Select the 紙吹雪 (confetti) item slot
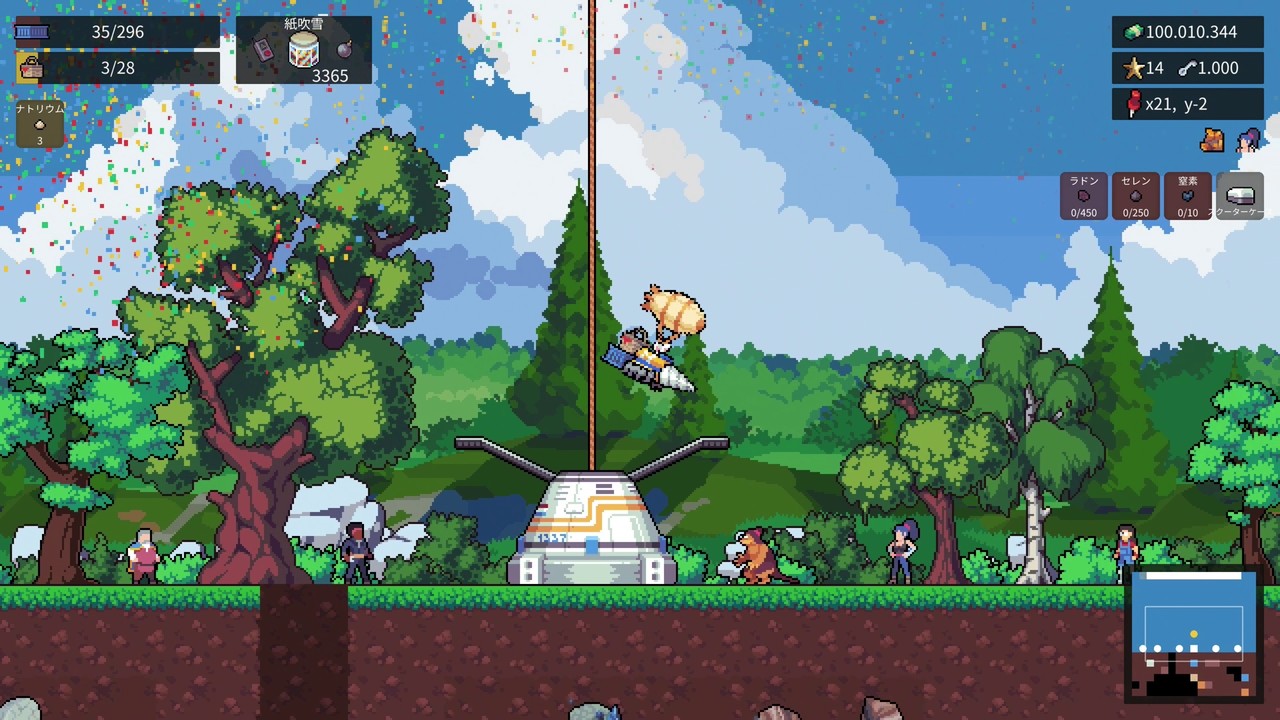This screenshot has height=720, width=1280. pyautogui.click(x=303, y=48)
